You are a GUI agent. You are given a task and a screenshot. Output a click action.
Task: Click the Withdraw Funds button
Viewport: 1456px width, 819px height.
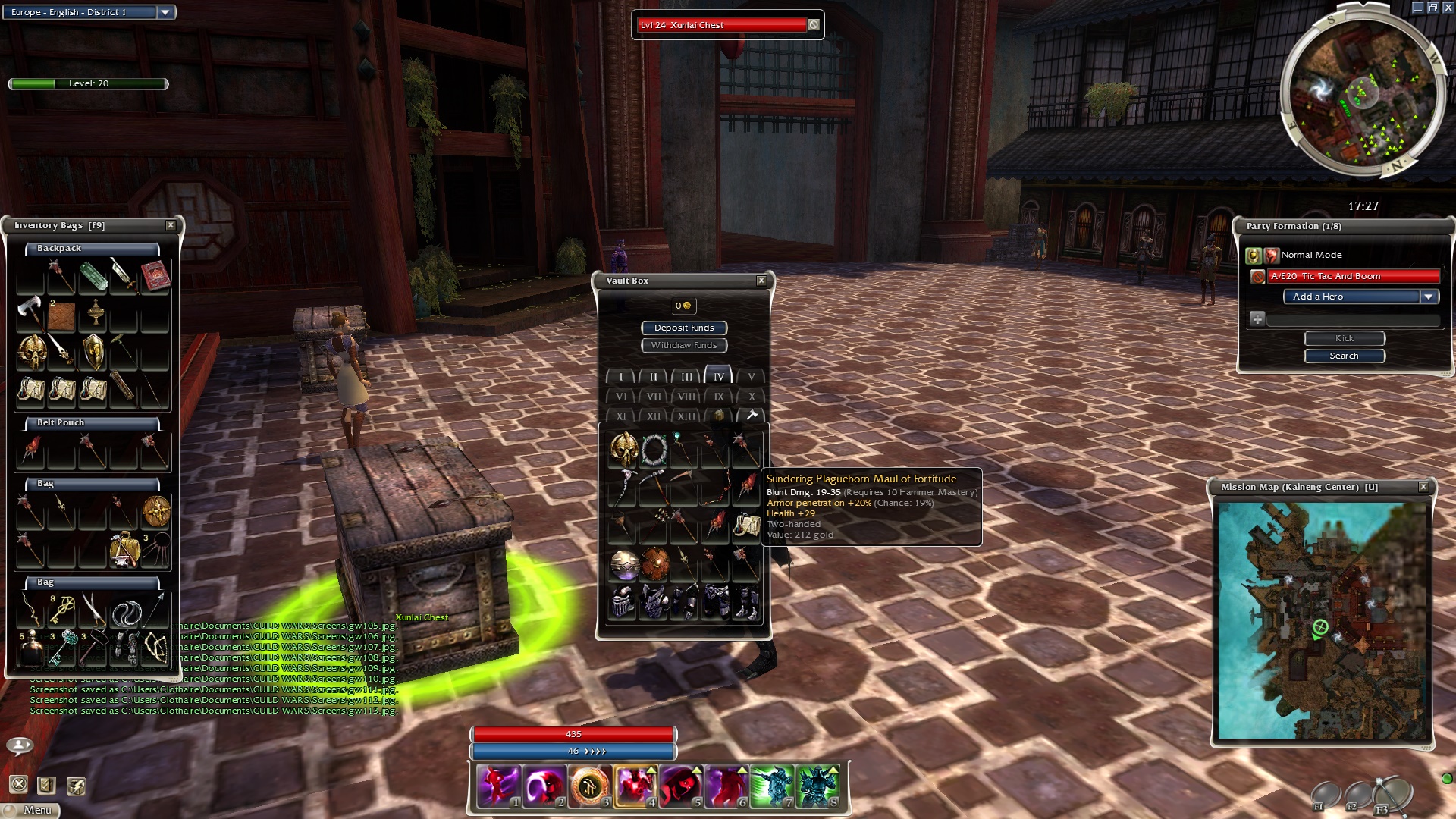684,345
